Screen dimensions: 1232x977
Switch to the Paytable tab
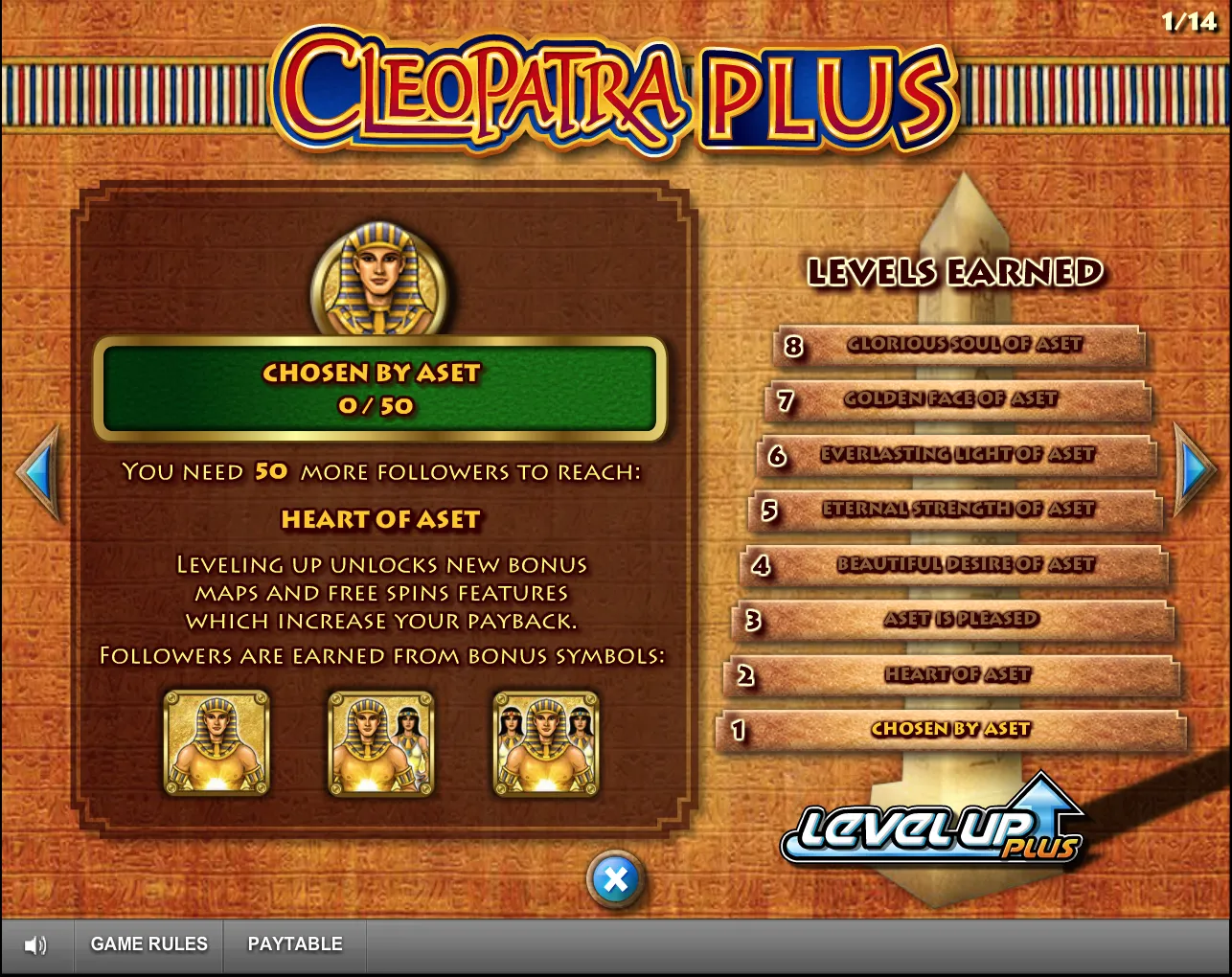[295, 944]
